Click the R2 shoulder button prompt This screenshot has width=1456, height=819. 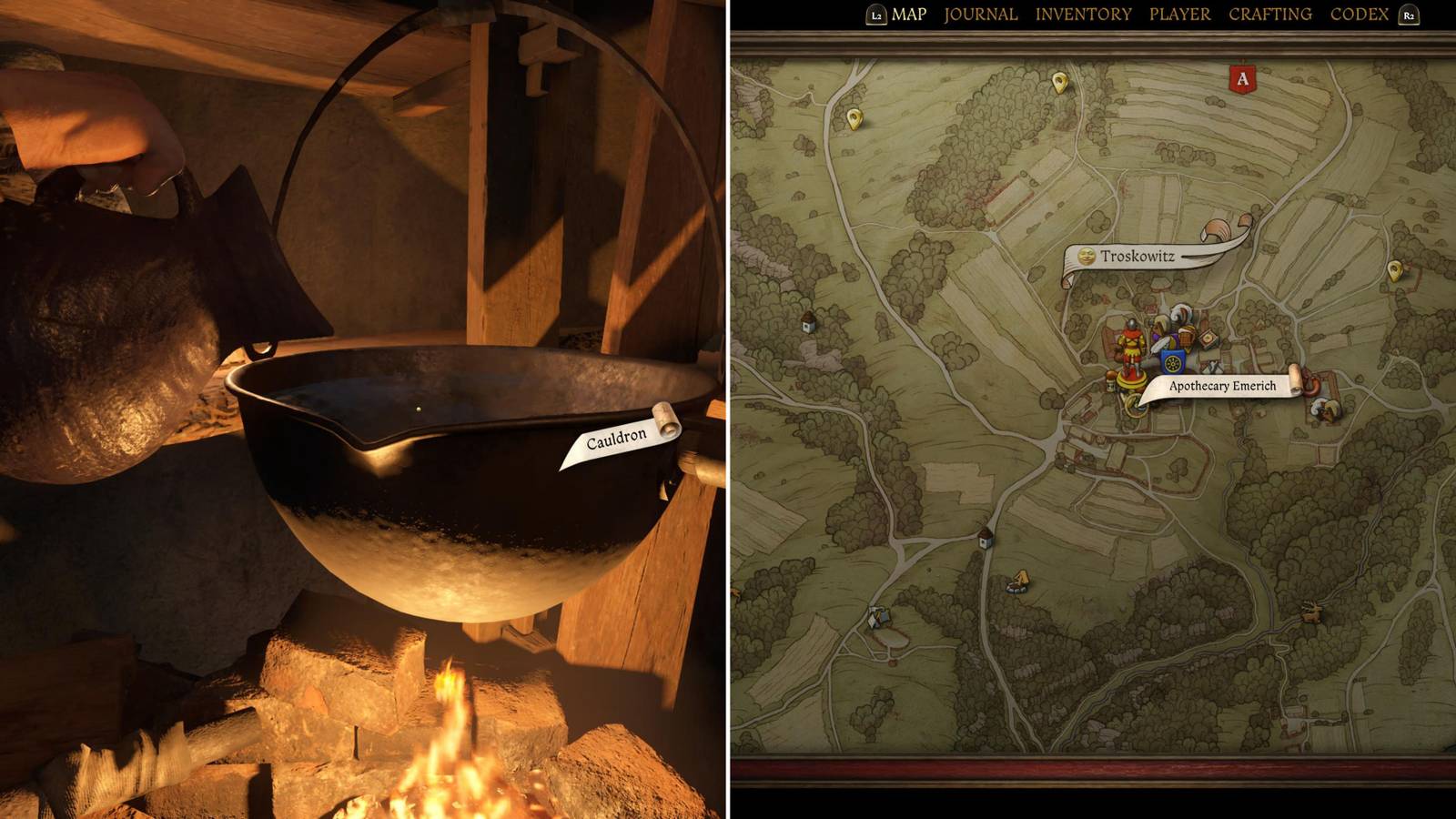pyautogui.click(x=1410, y=15)
